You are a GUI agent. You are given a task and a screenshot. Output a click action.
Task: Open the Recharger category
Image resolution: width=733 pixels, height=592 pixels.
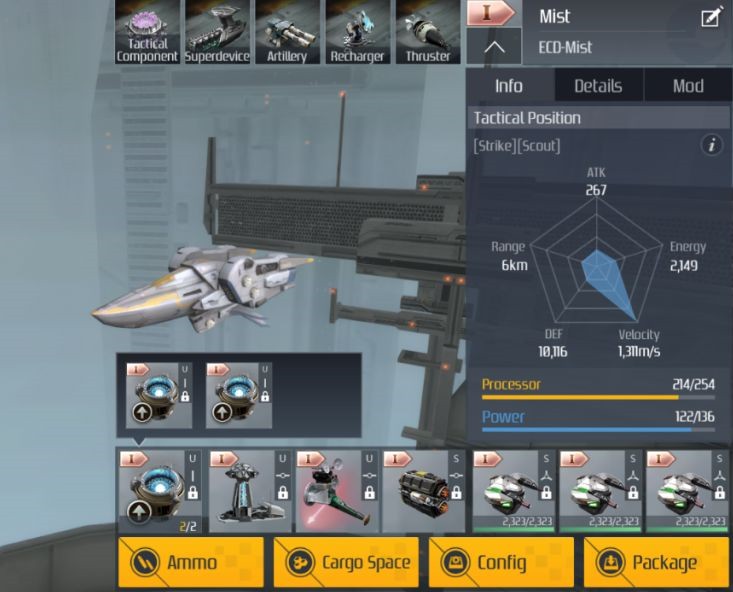[357, 32]
